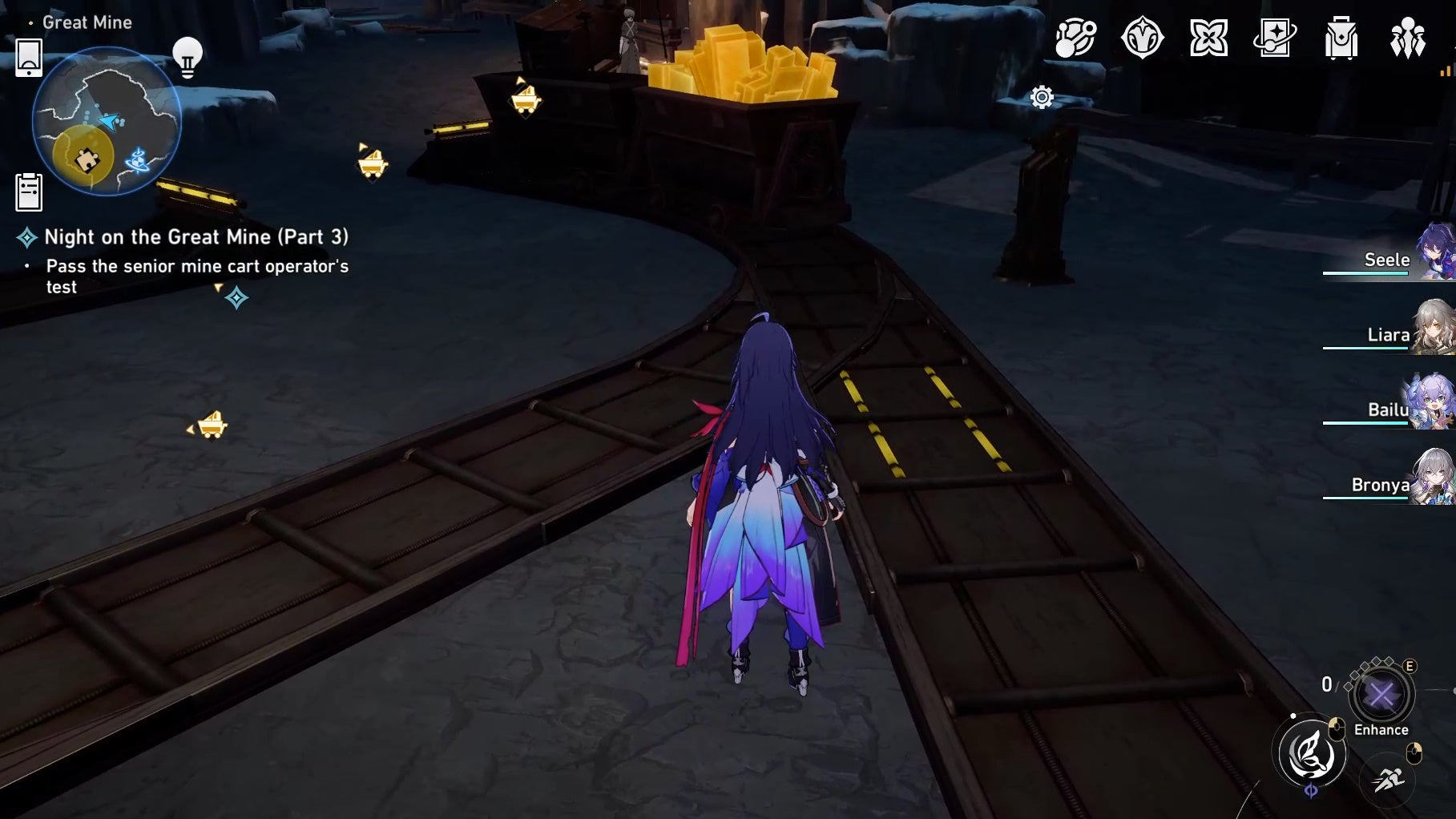
Task: Open the phone messenger icon beside the minimap
Action: [30, 58]
